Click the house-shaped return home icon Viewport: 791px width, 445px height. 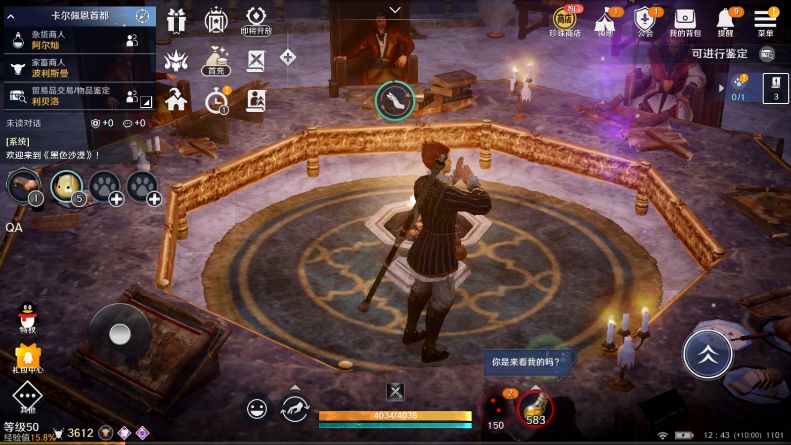click(x=176, y=99)
